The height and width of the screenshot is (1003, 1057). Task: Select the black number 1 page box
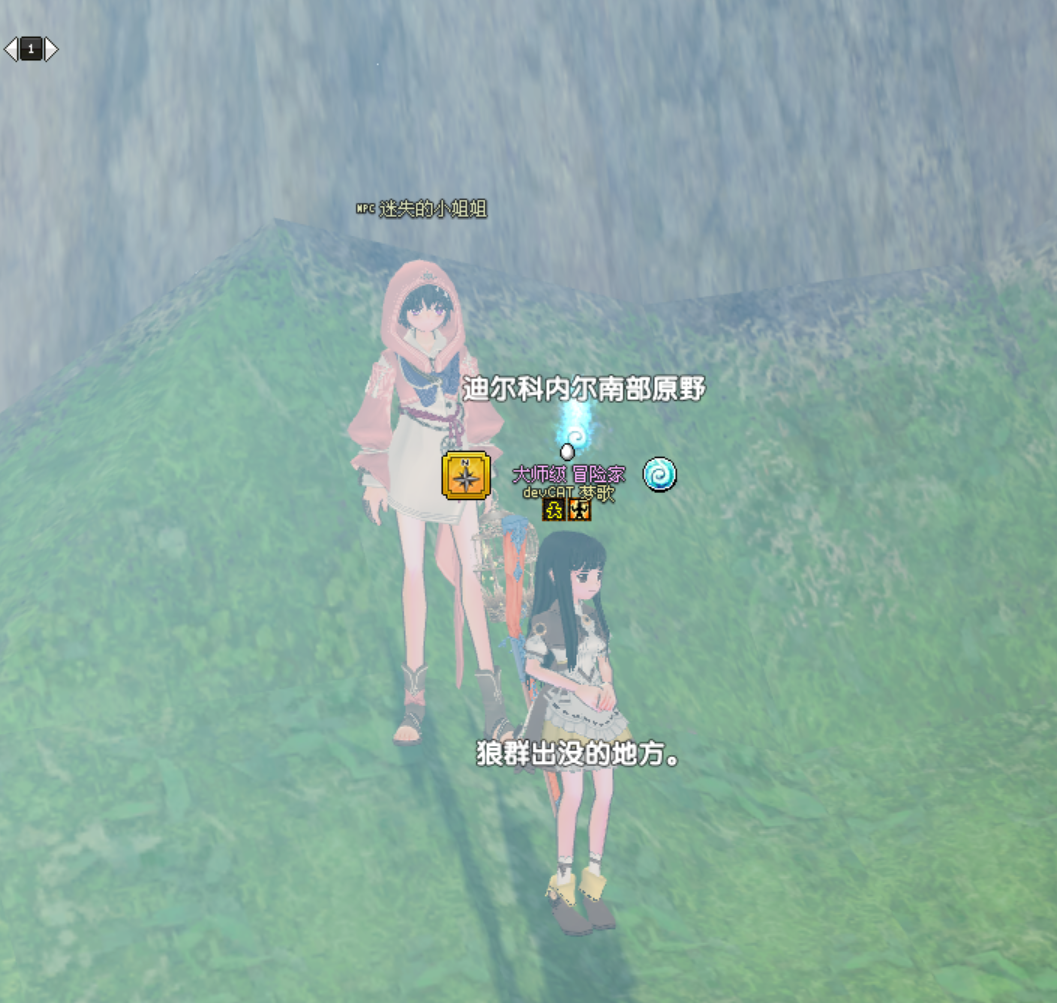coord(31,48)
